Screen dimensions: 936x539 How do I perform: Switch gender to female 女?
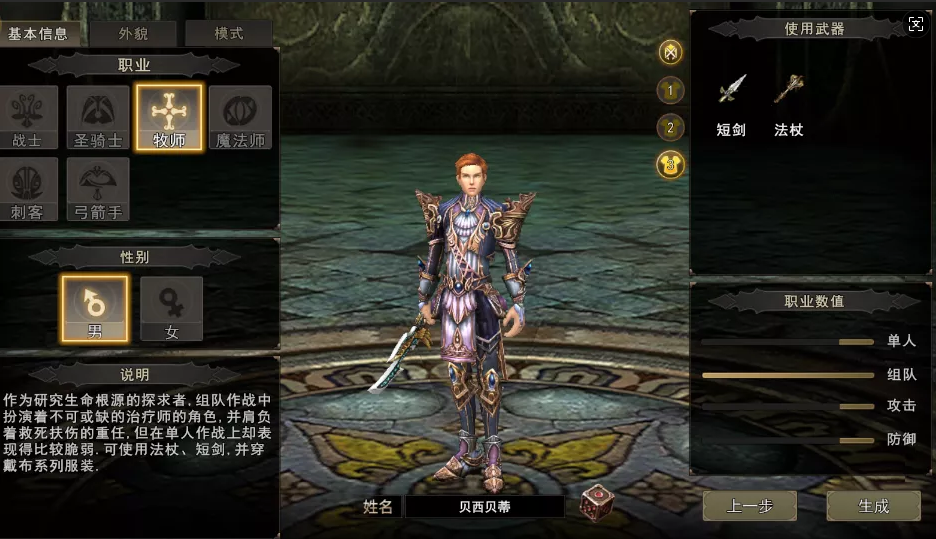point(171,309)
